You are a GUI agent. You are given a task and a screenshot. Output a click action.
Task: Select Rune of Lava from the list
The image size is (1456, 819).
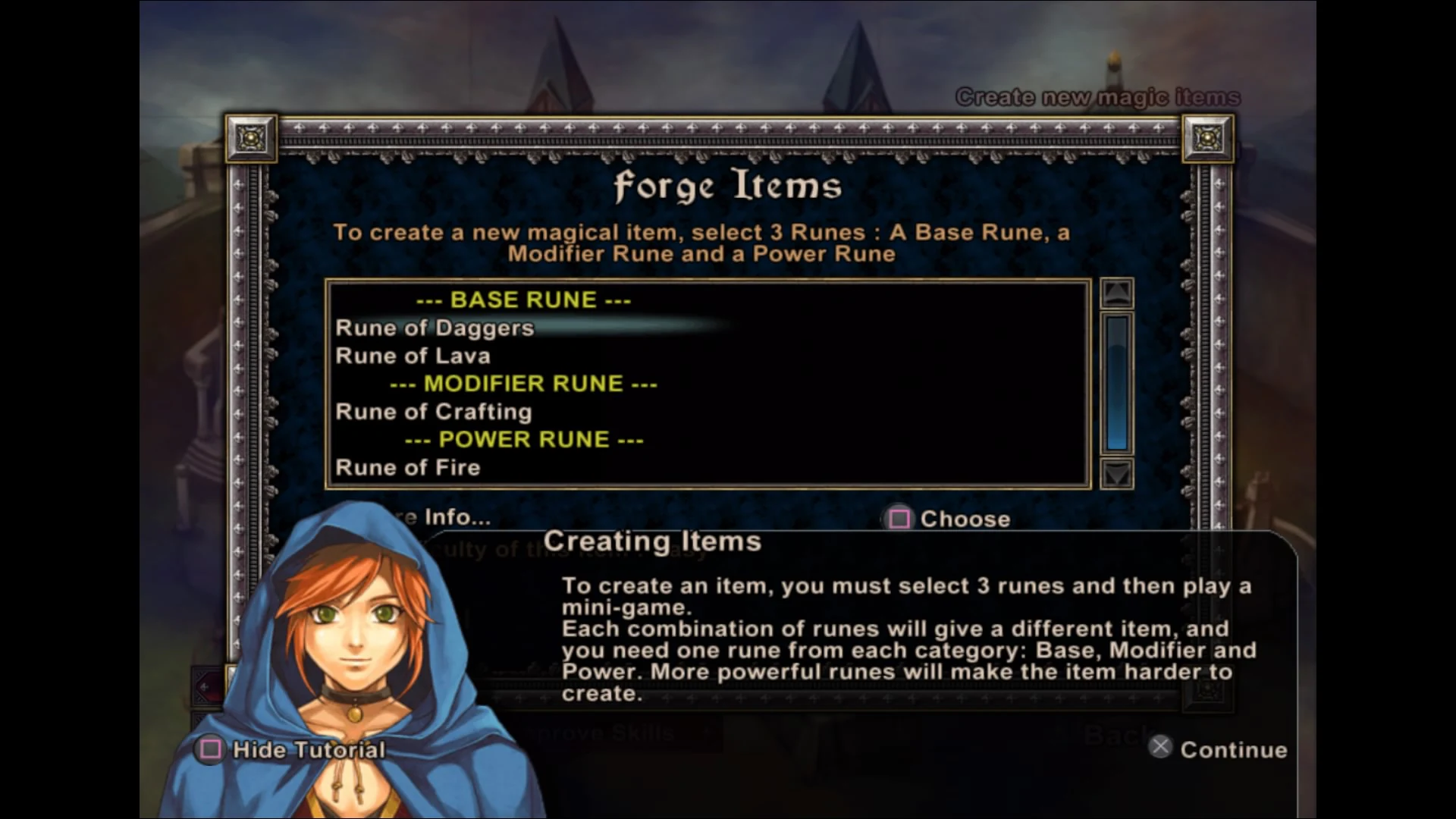pyautogui.click(x=413, y=356)
